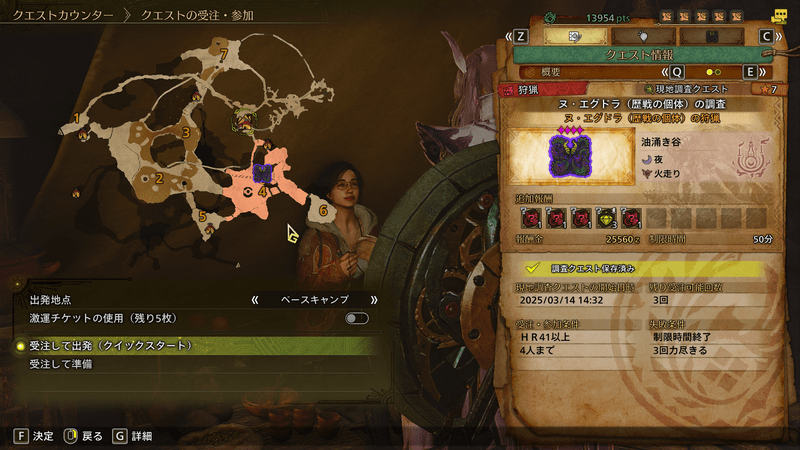Open the yellow chat icon
800x450 pixels.
[x=779, y=15]
